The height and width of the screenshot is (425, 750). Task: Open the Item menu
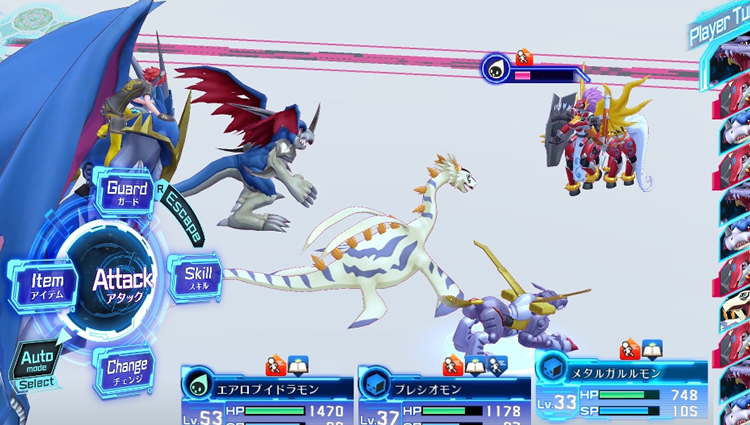click(45, 285)
